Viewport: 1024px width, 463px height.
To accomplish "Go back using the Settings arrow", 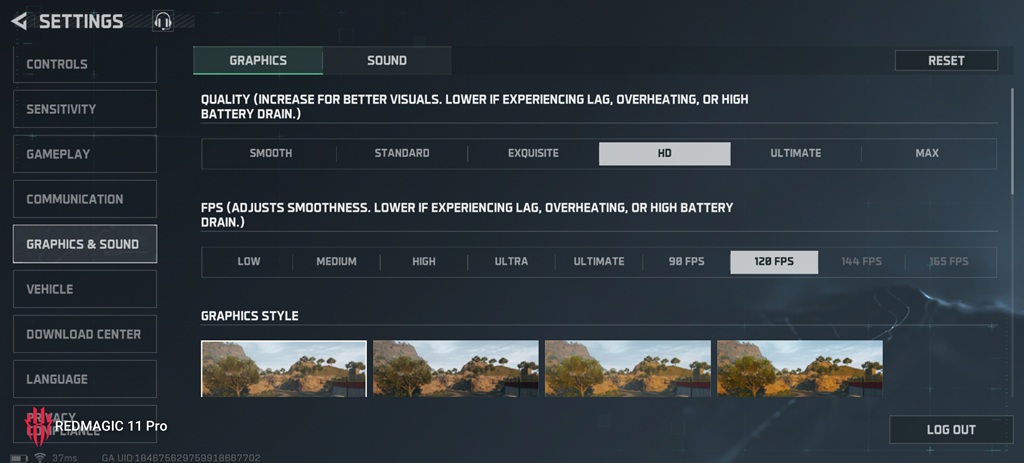I will point(19,21).
